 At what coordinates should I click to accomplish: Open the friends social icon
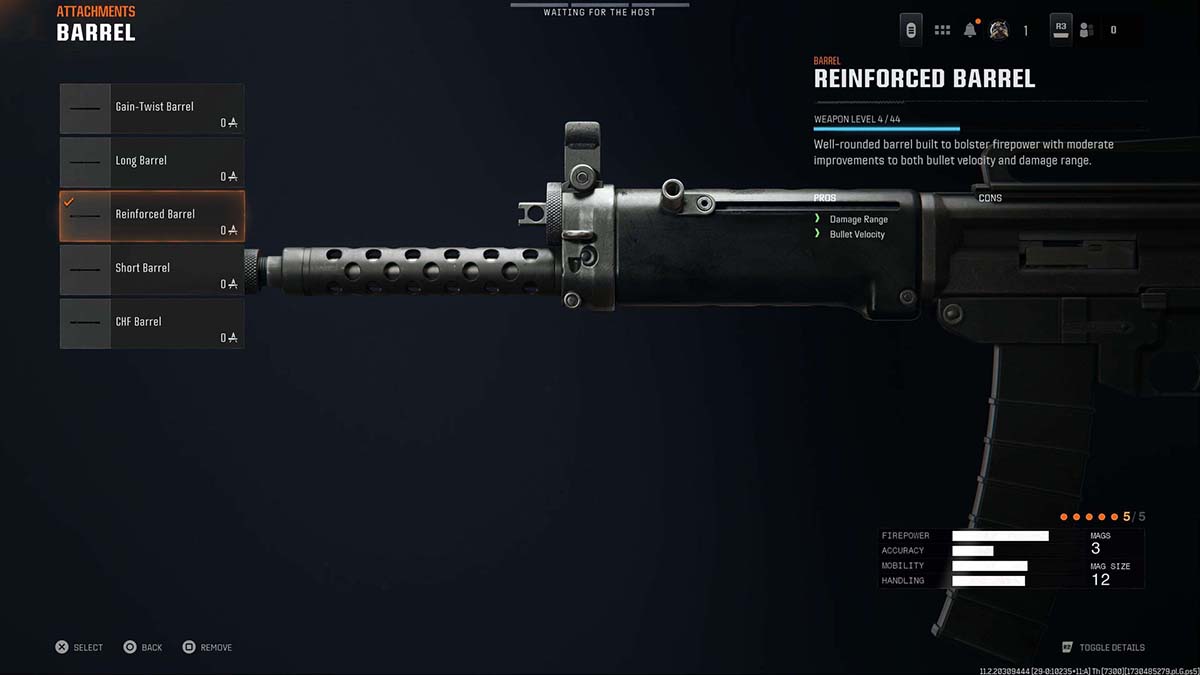[x=1086, y=30]
